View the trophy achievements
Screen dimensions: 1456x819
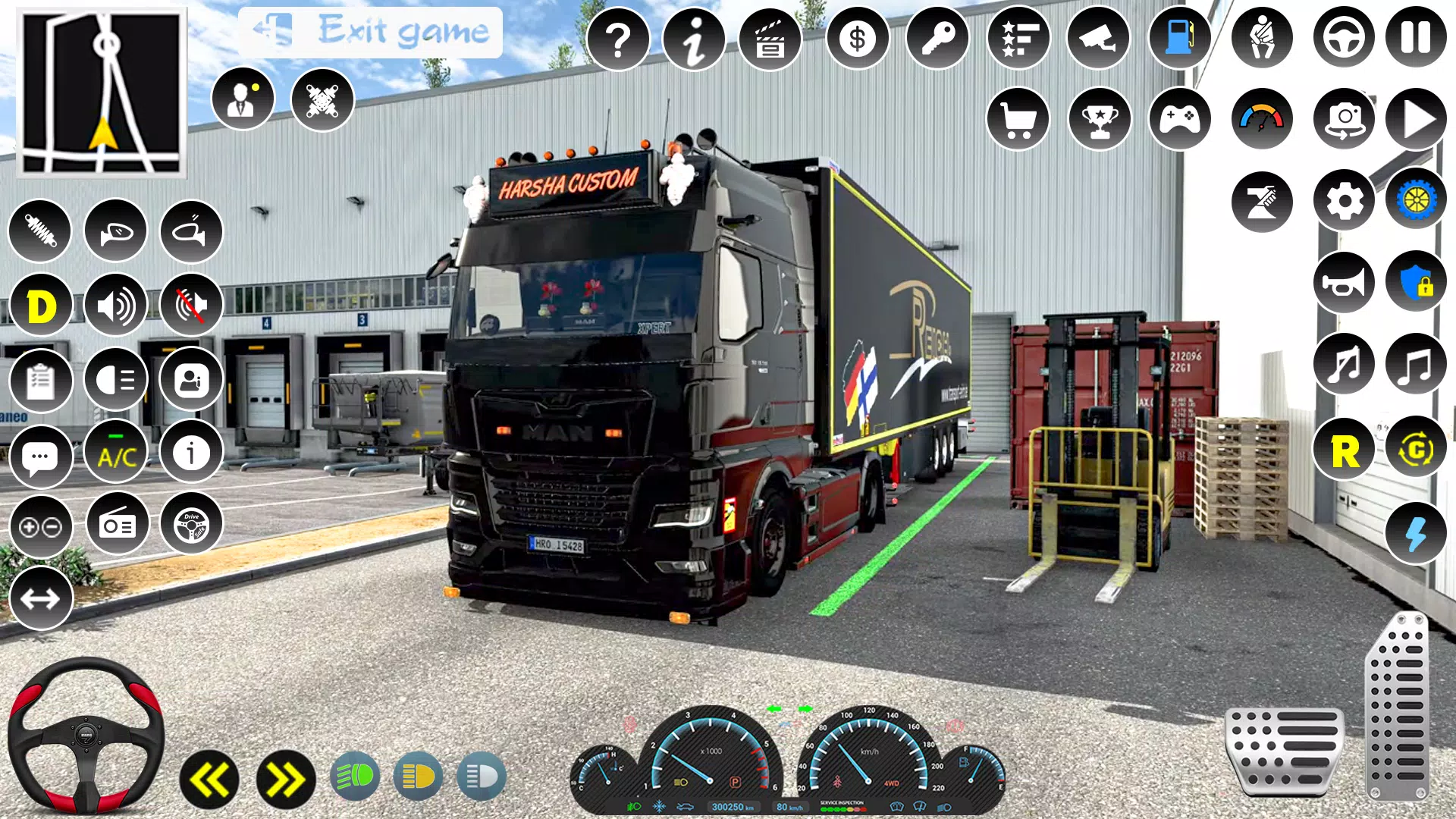(x=1099, y=119)
